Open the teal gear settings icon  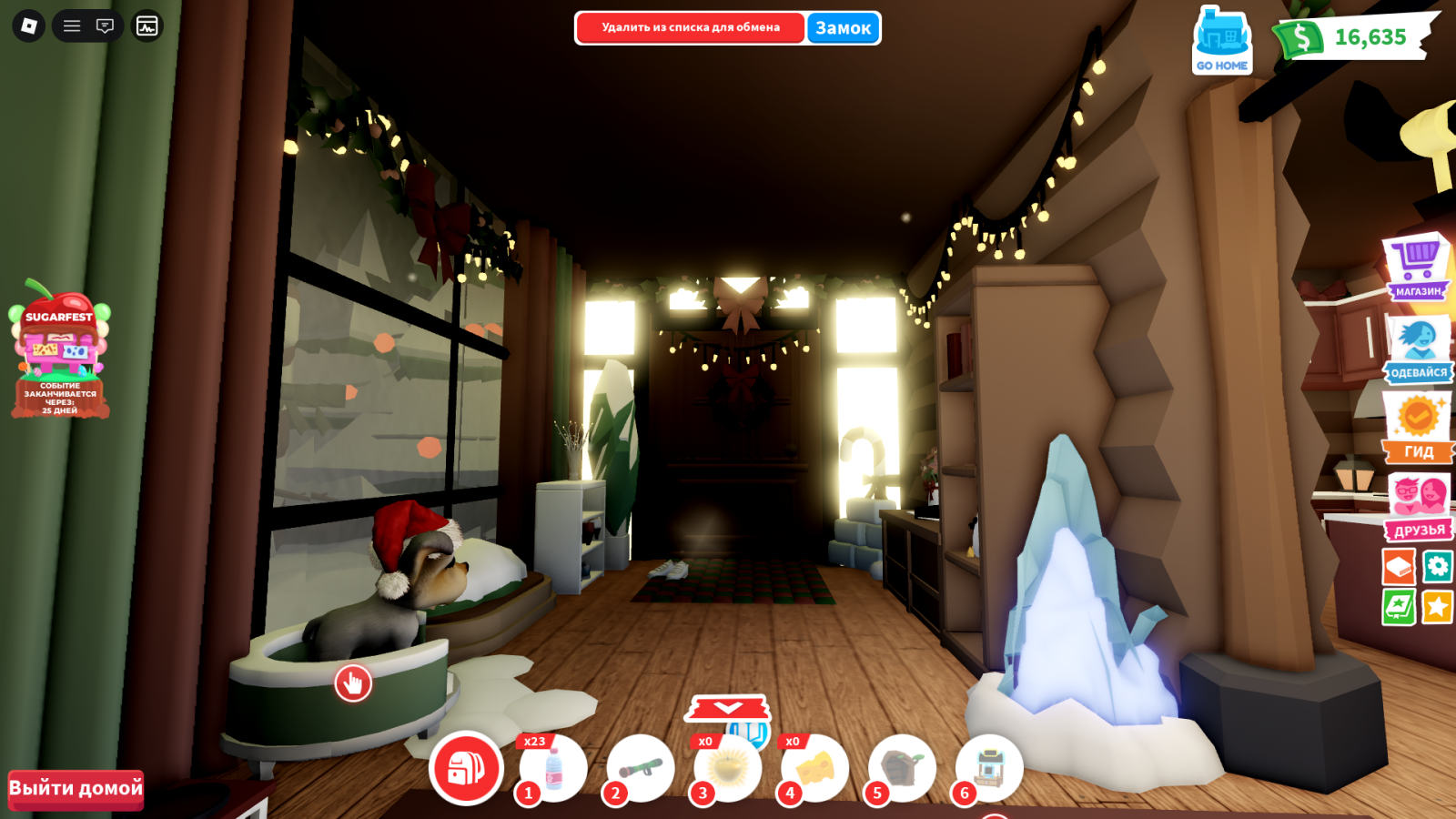click(1438, 567)
